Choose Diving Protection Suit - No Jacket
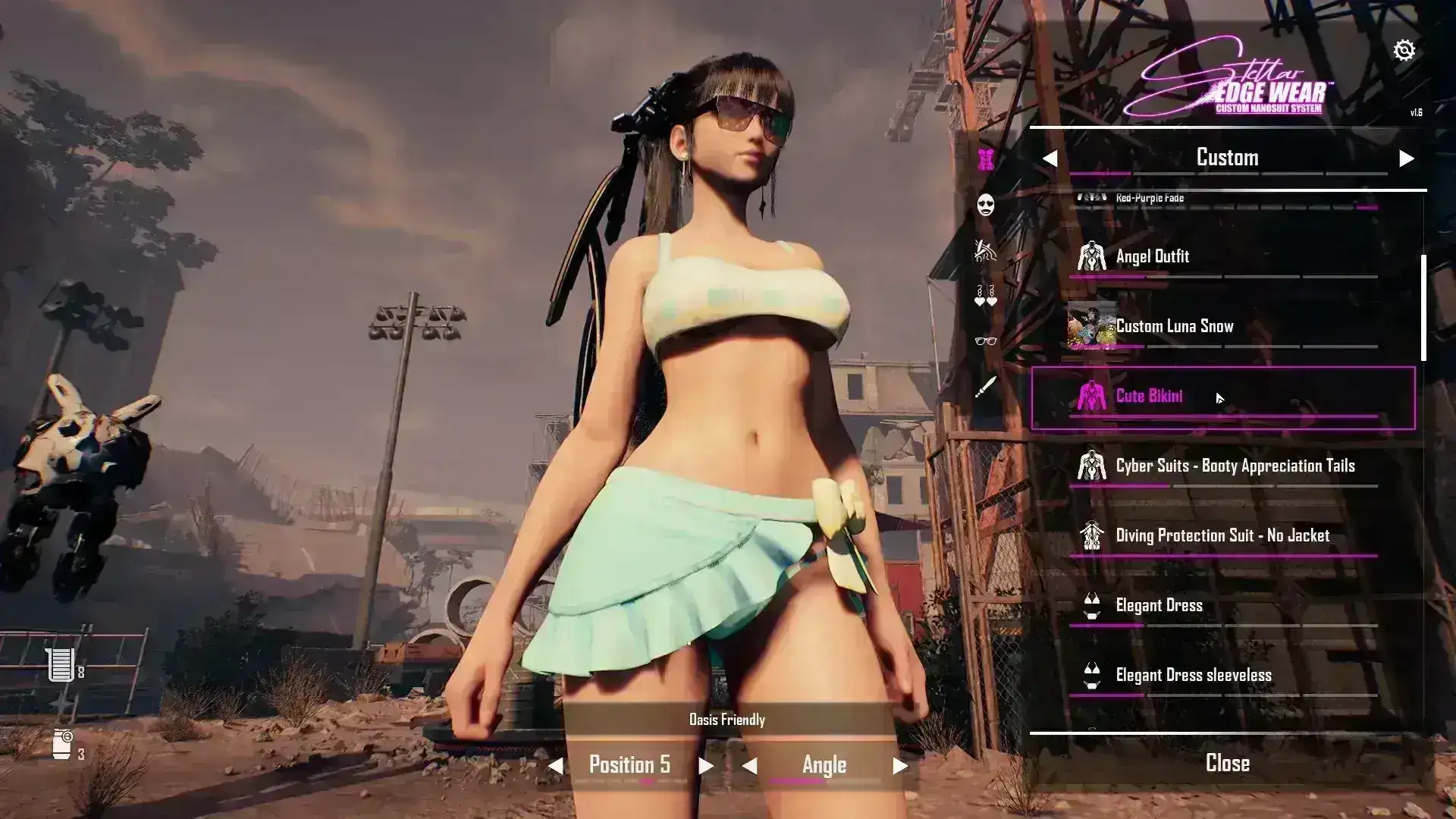 (1222, 536)
